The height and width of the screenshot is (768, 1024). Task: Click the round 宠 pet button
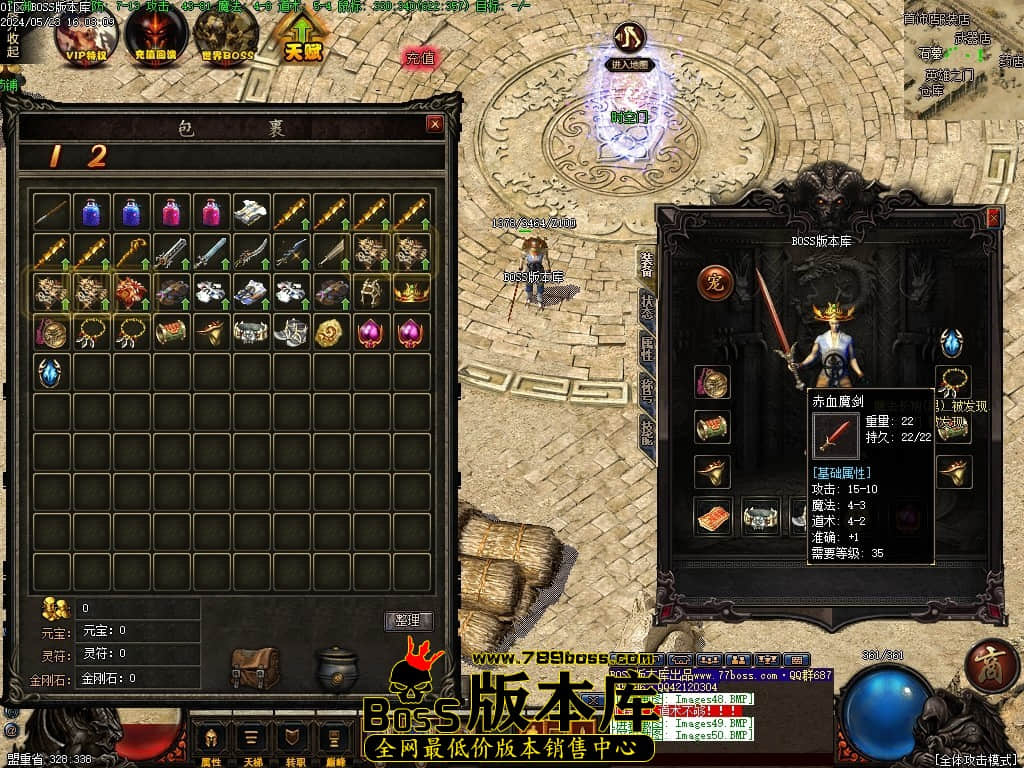[x=714, y=282]
